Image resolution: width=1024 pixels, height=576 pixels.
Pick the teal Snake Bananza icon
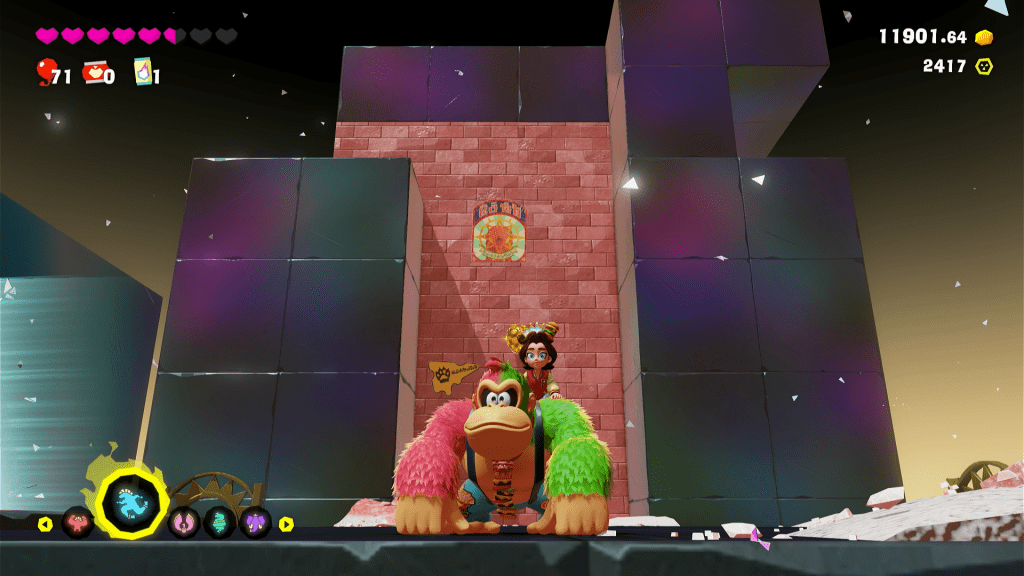[x=220, y=522]
